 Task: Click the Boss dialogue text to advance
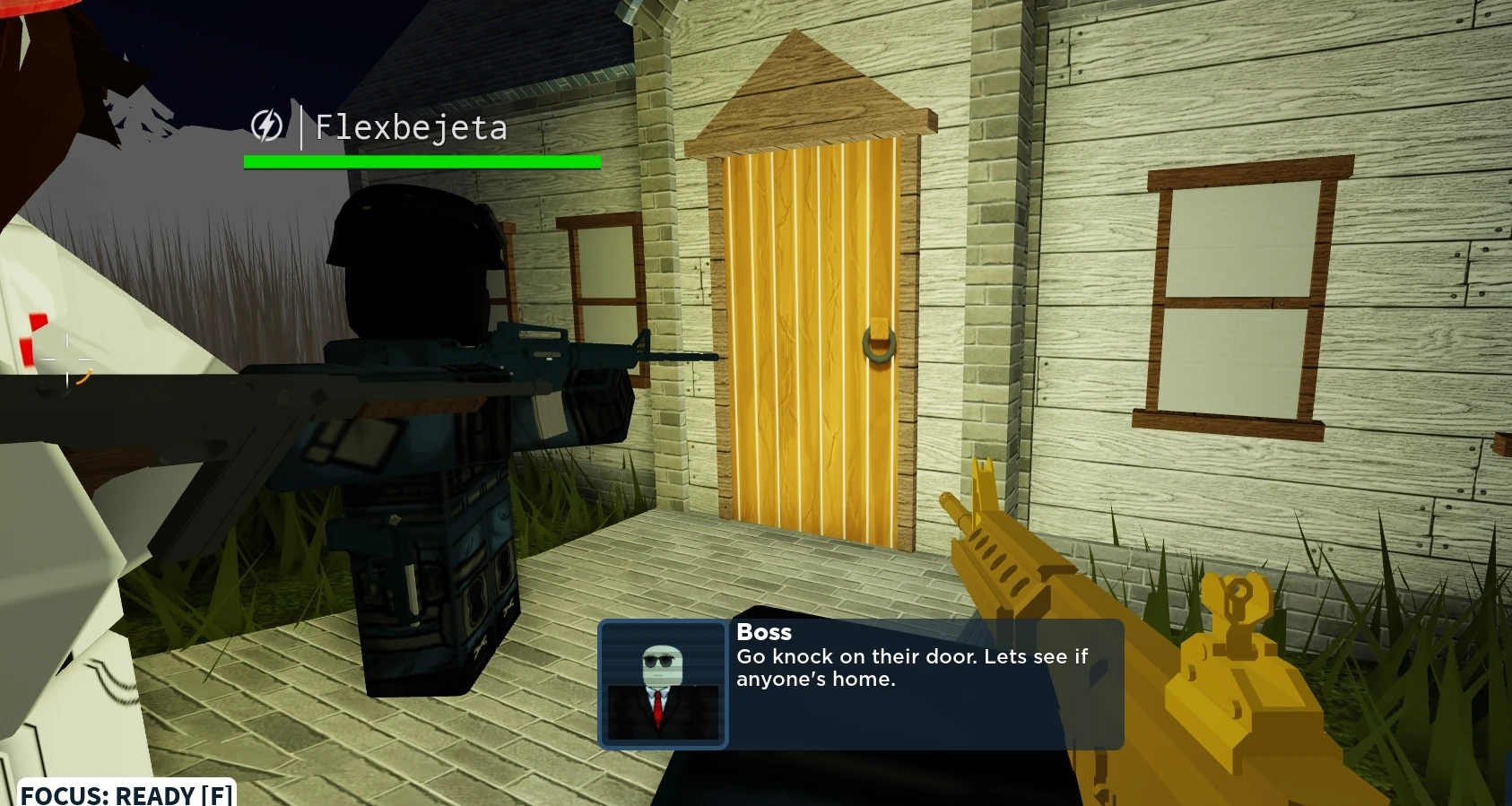(x=910, y=668)
